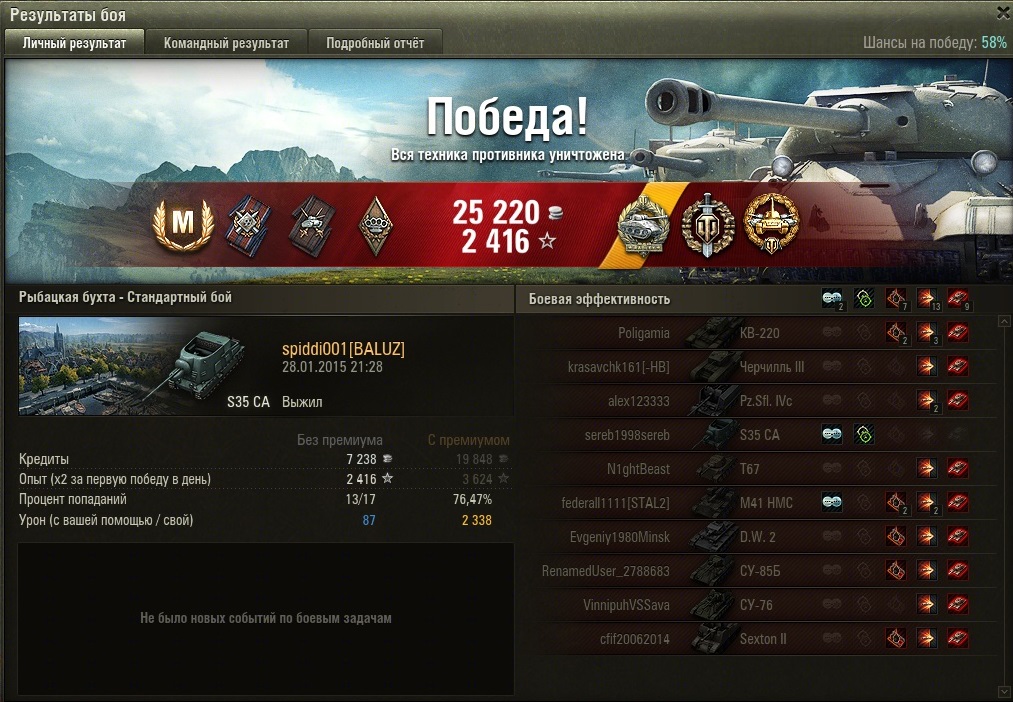Click the crossed swords achievement medal
Viewport: 1013px width, 702px height.
point(708,225)
